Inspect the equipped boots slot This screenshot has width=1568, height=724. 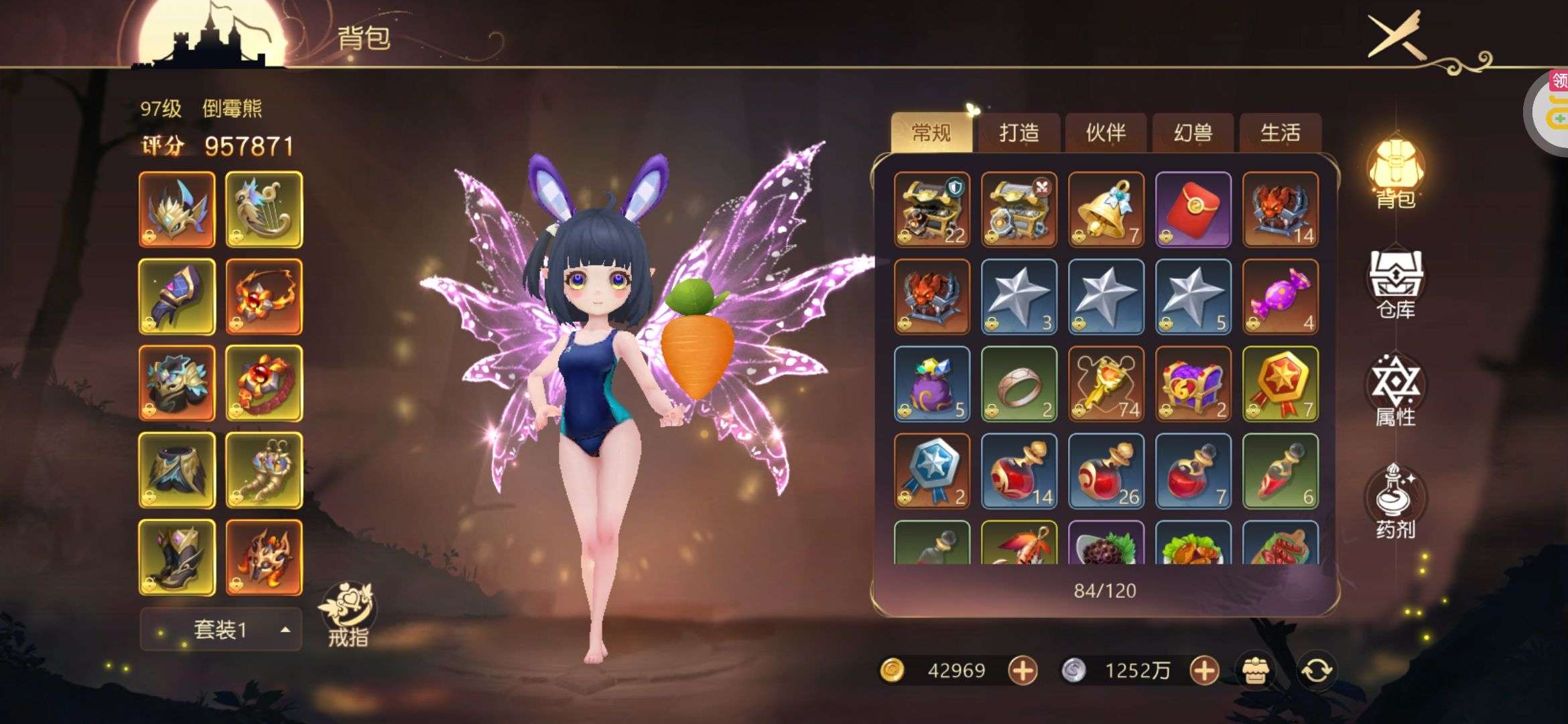[177, 558]
